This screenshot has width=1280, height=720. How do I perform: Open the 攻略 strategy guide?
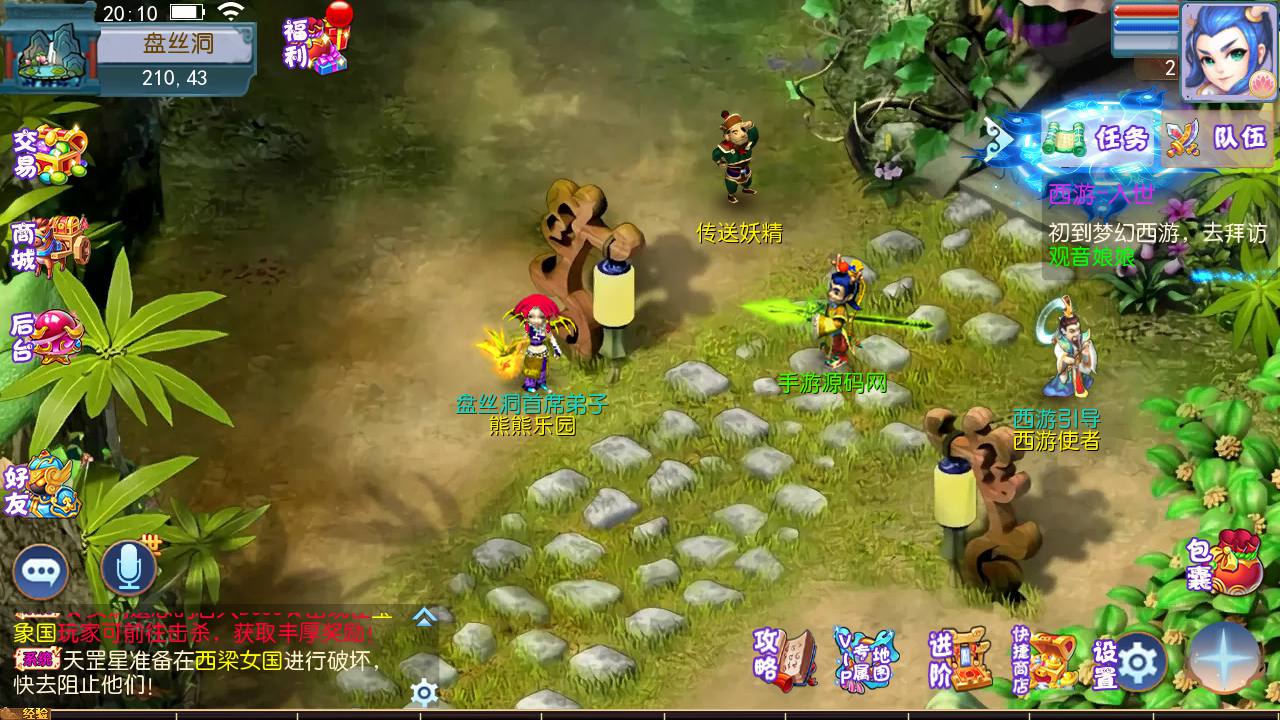[x=785, y=658]
